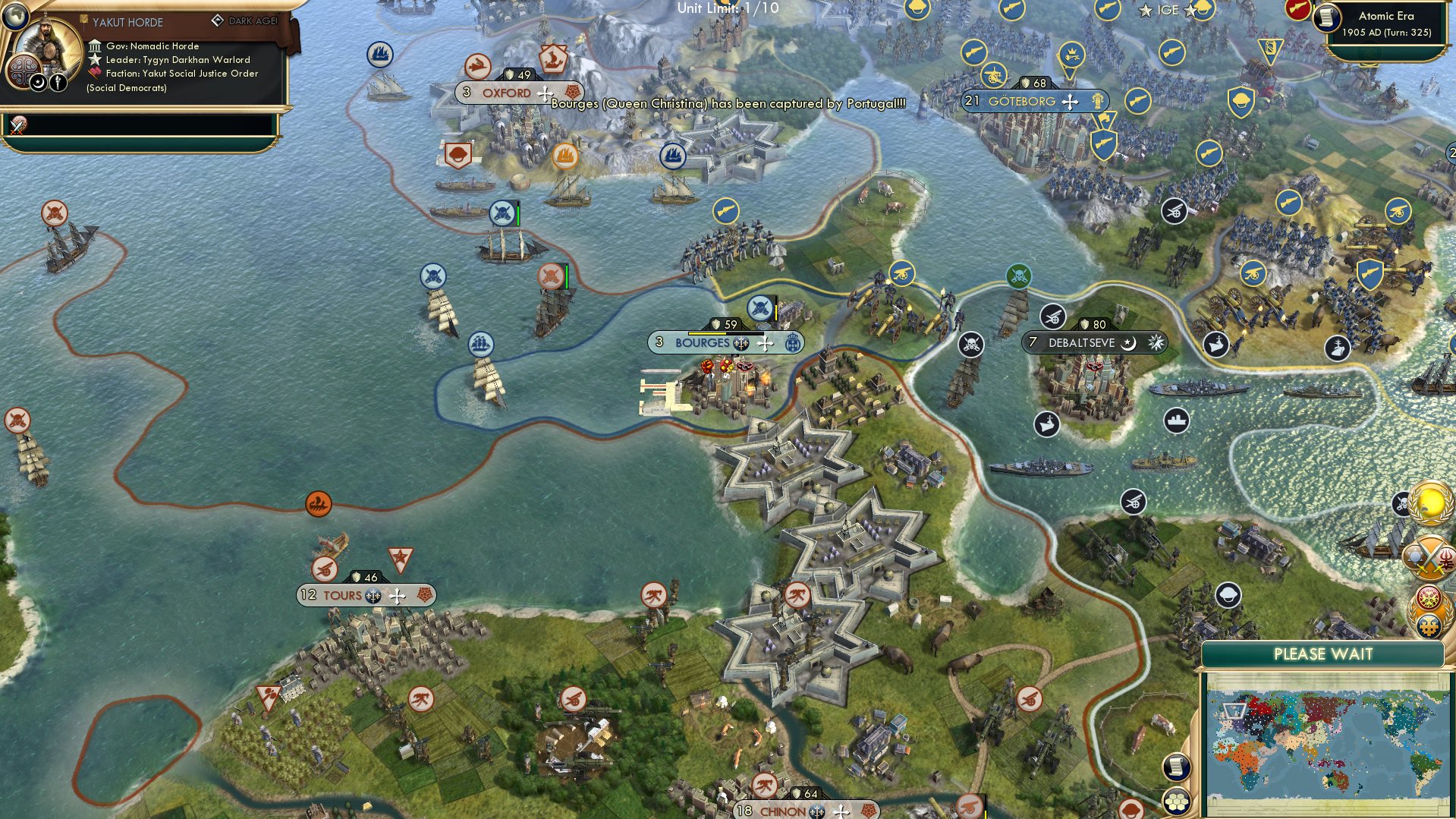This screenshot has width=1456, height=819.
Task: Click the puppet city icon on Bourges banner
Action: point(741,343)
